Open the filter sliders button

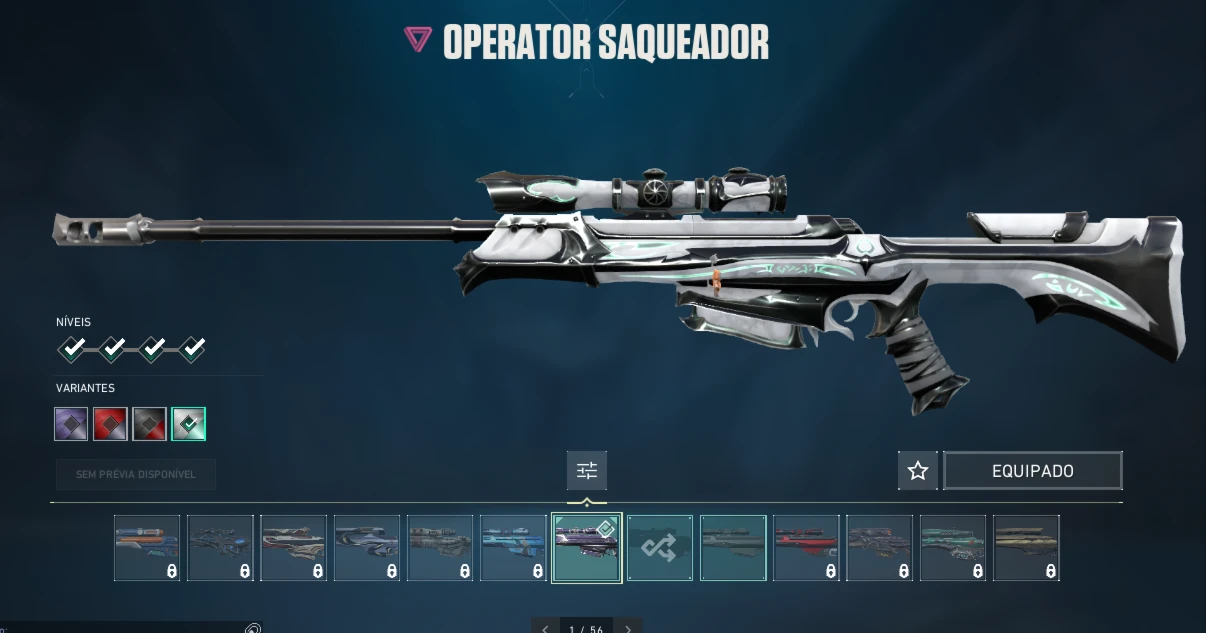coord(586,470)
